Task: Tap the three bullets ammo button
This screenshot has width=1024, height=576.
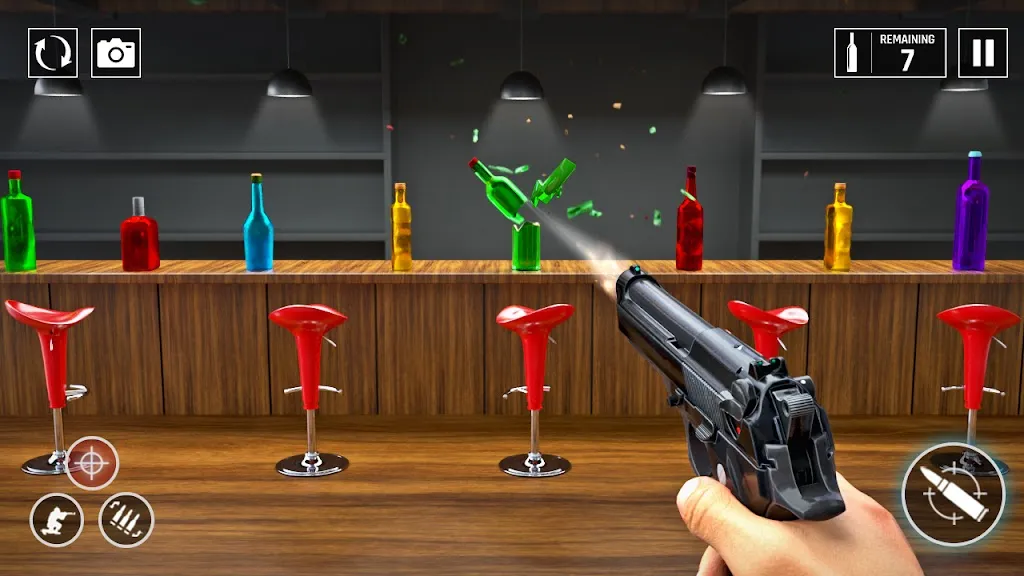Action: point(126,520)
